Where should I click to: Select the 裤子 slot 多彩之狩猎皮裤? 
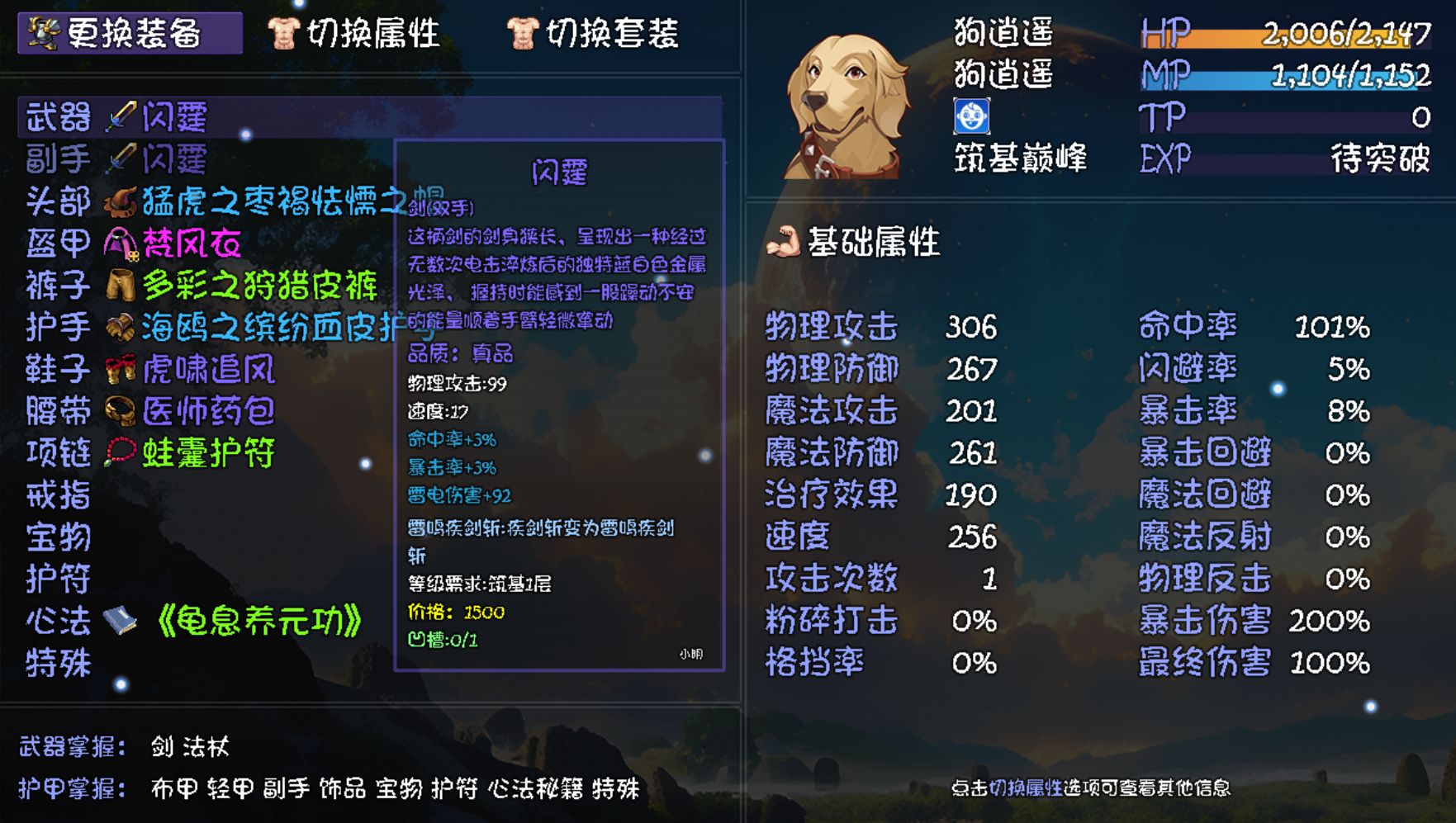202,286
